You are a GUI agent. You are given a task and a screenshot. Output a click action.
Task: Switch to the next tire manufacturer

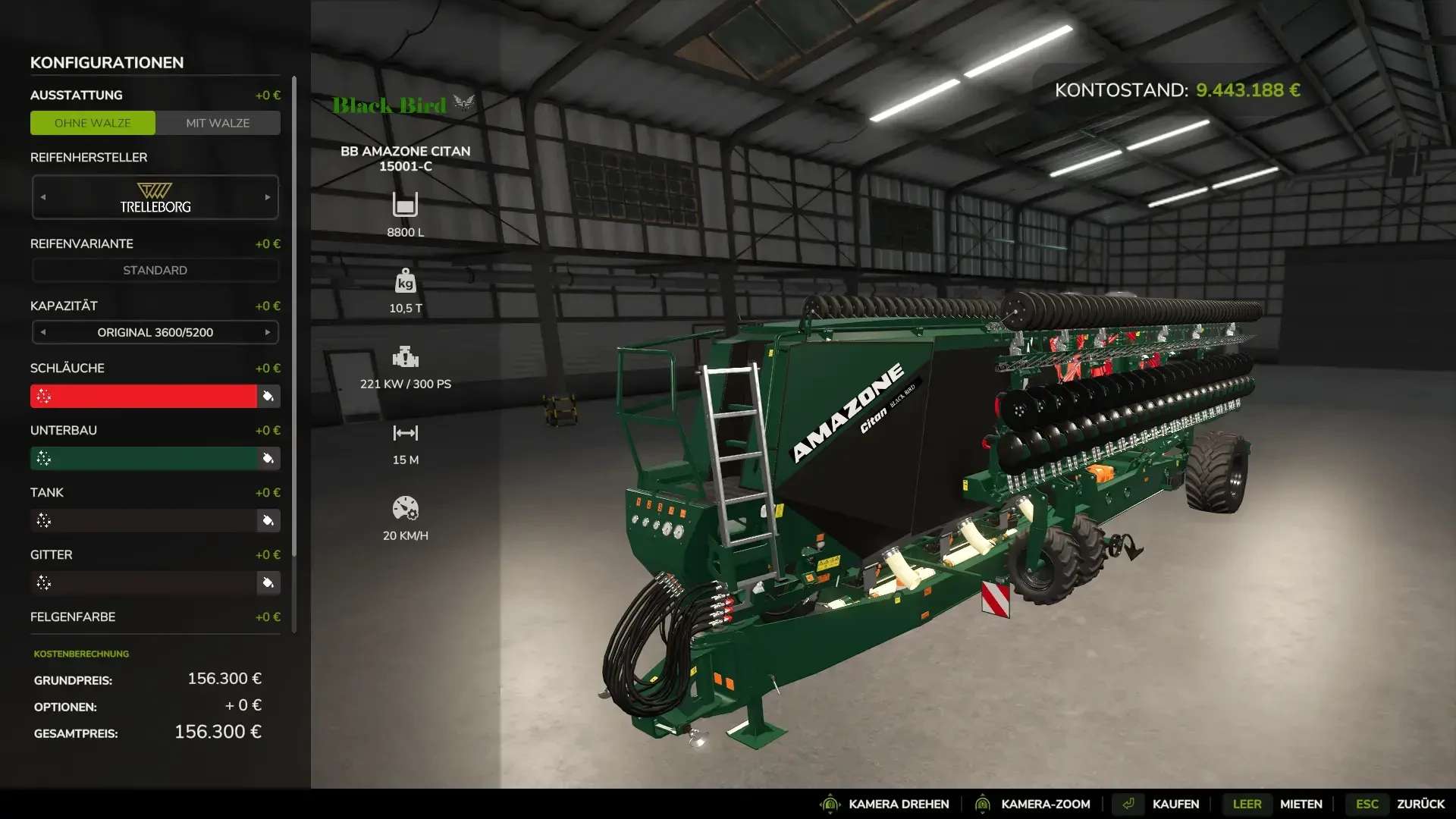click(268, 197)
